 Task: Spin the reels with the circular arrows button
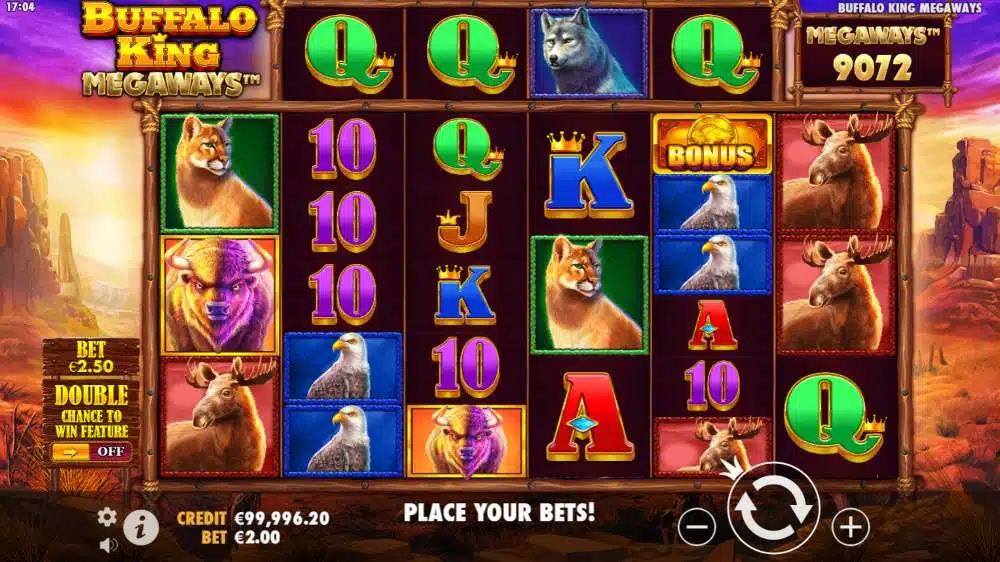click(x=773, y=510)
